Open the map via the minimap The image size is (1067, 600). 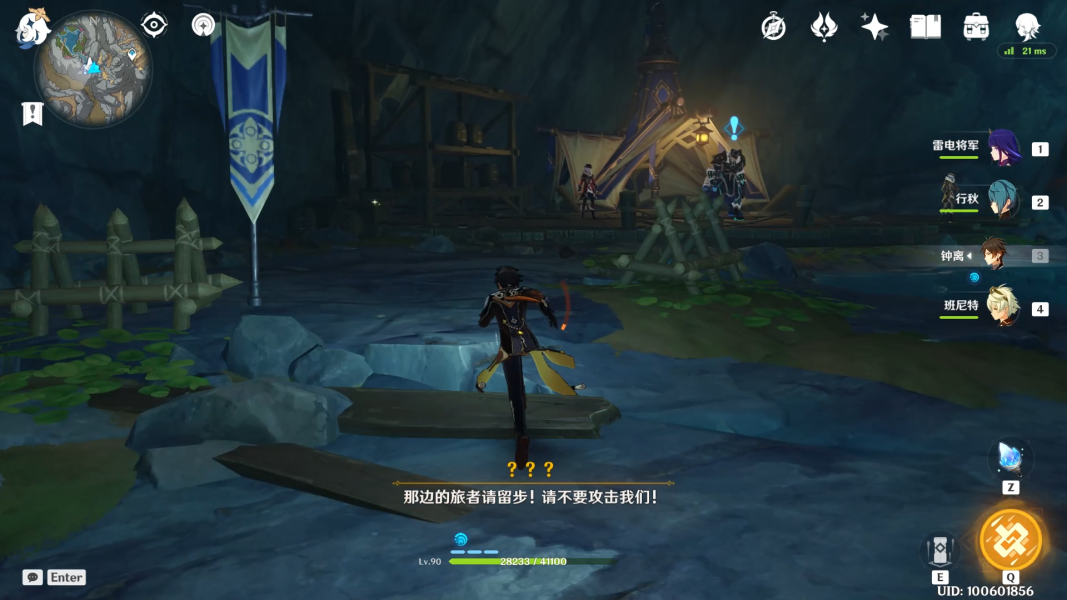(x=92, y=70)
